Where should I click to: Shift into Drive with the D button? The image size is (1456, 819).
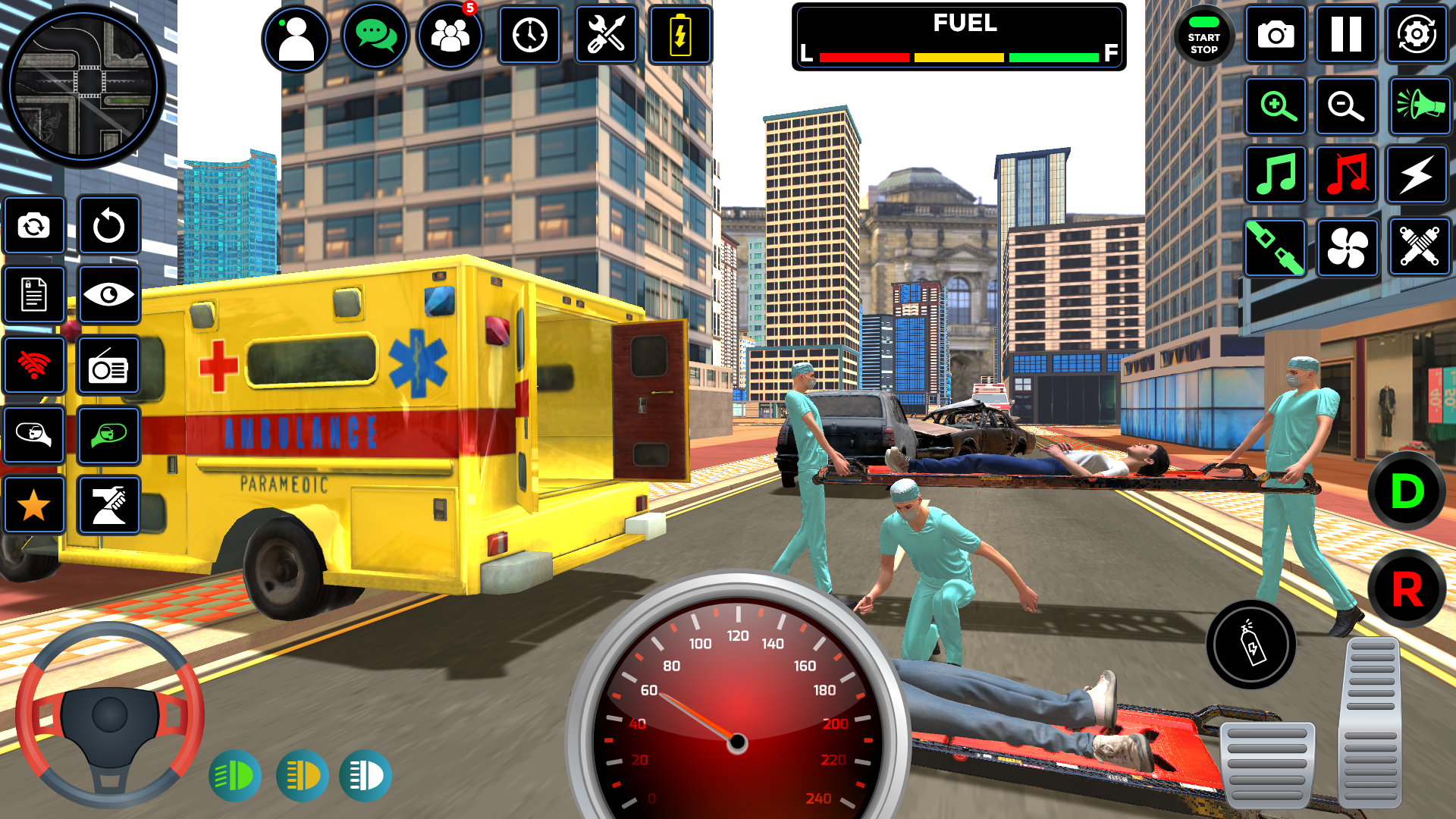1407,491
